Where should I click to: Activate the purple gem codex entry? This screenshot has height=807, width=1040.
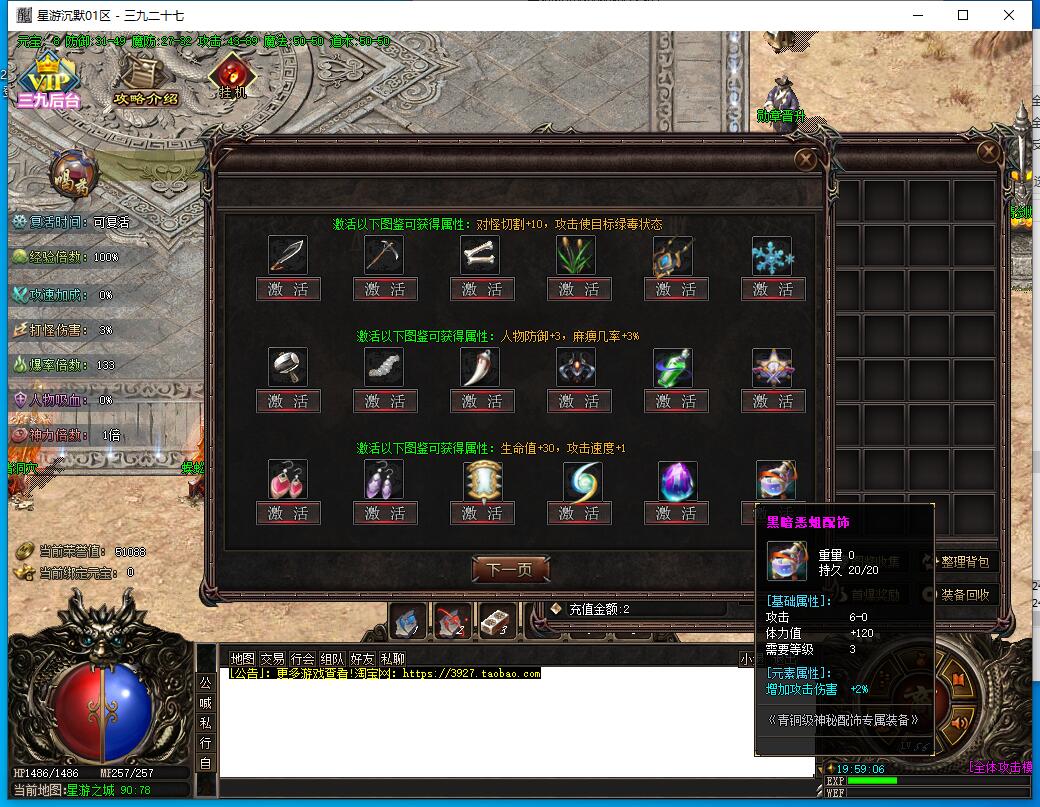point(676,514)
